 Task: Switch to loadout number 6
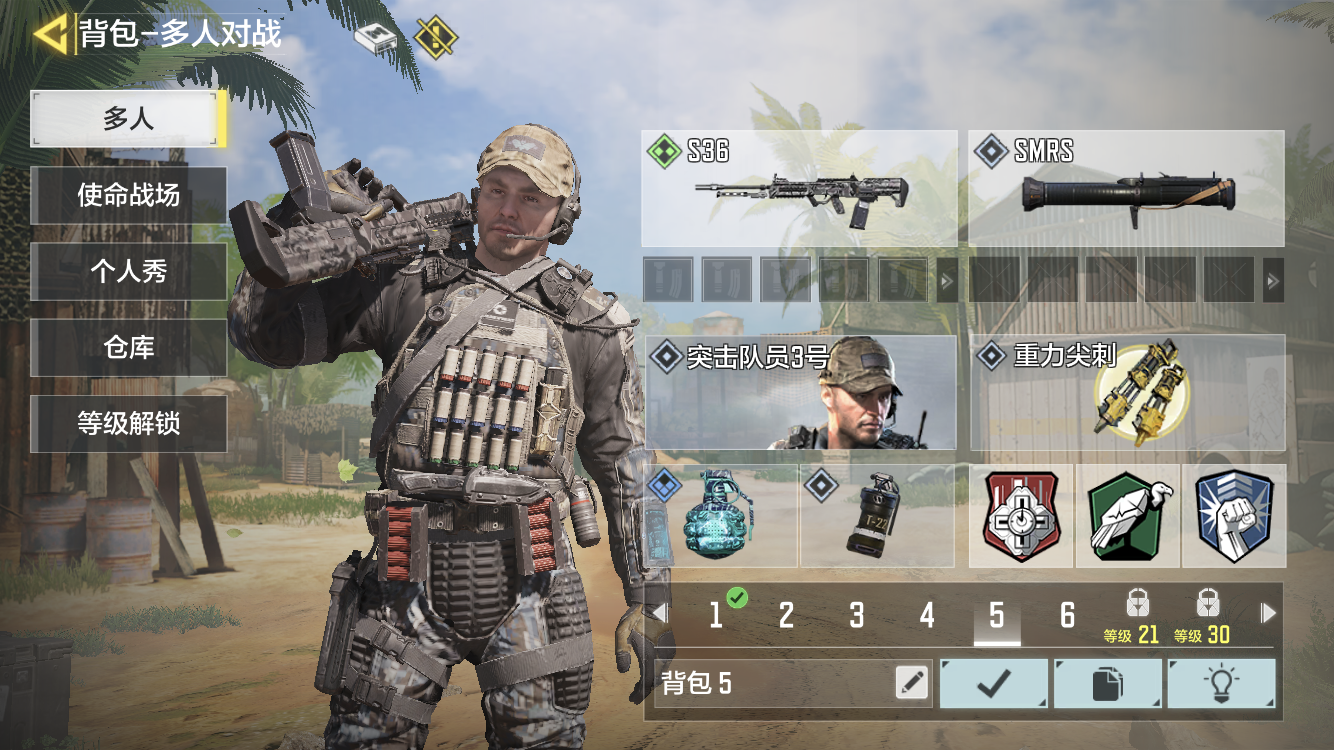(x=1067, y=615)
